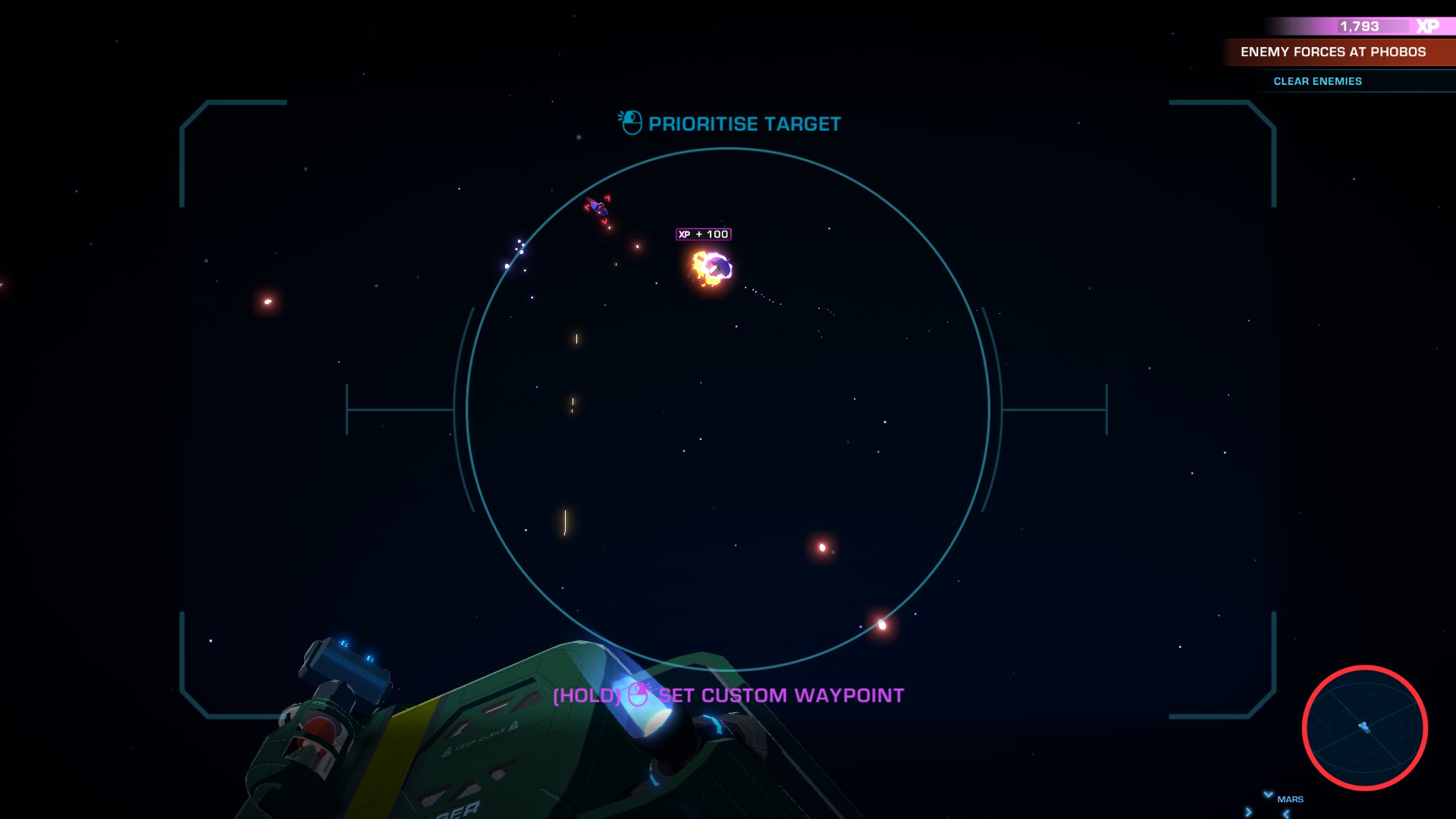The width and height of the screenshot is (1456, 819).
Task: Click the circular radar minimap
Action: tap(1364, 728)
